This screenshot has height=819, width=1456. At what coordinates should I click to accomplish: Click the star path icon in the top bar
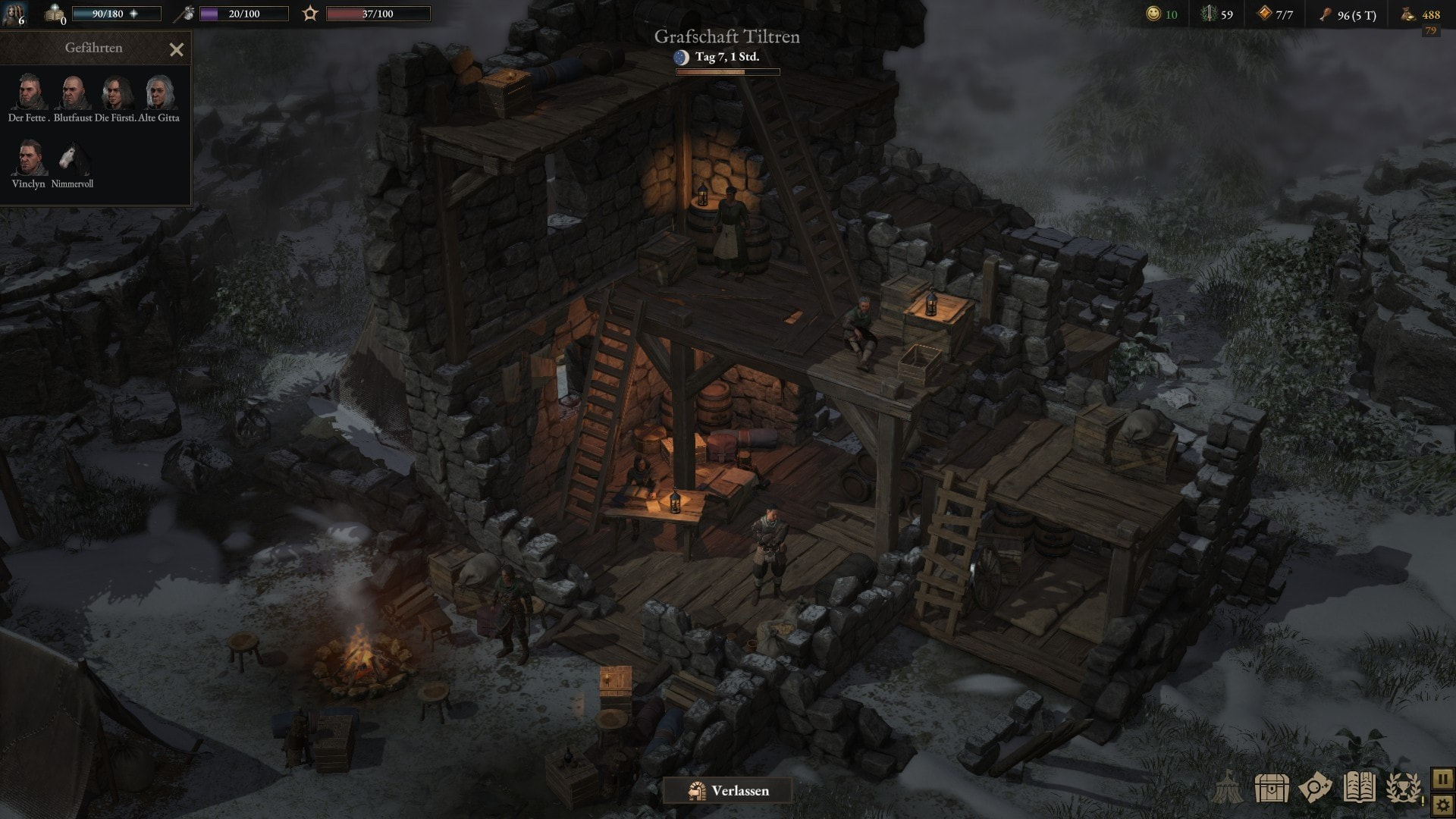click(310, 14)
